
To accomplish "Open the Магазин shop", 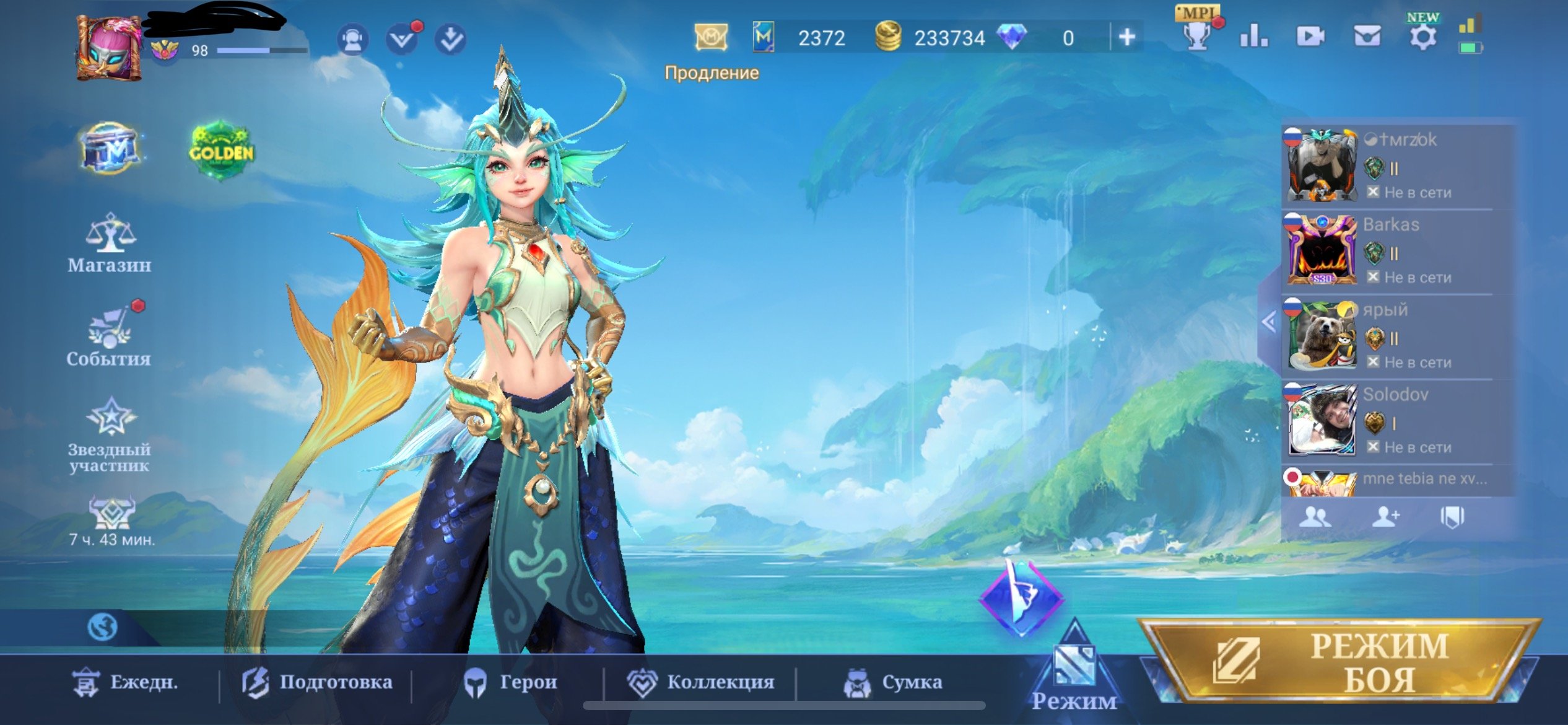I will coord(110,244).
